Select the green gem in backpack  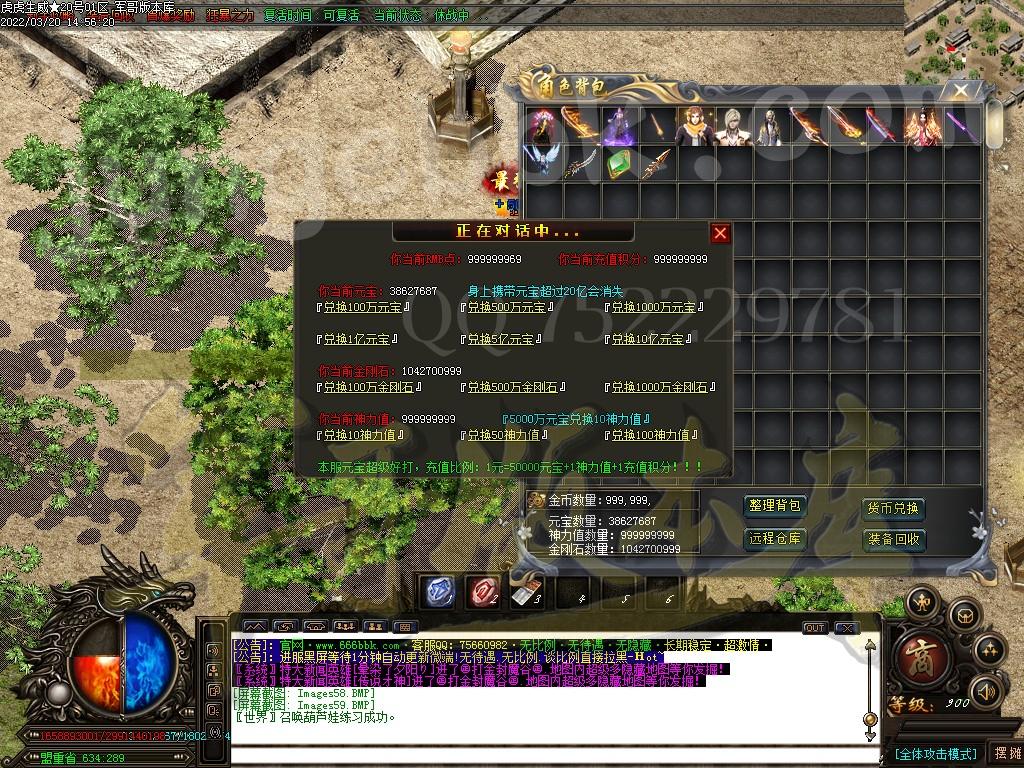(619, 164)
